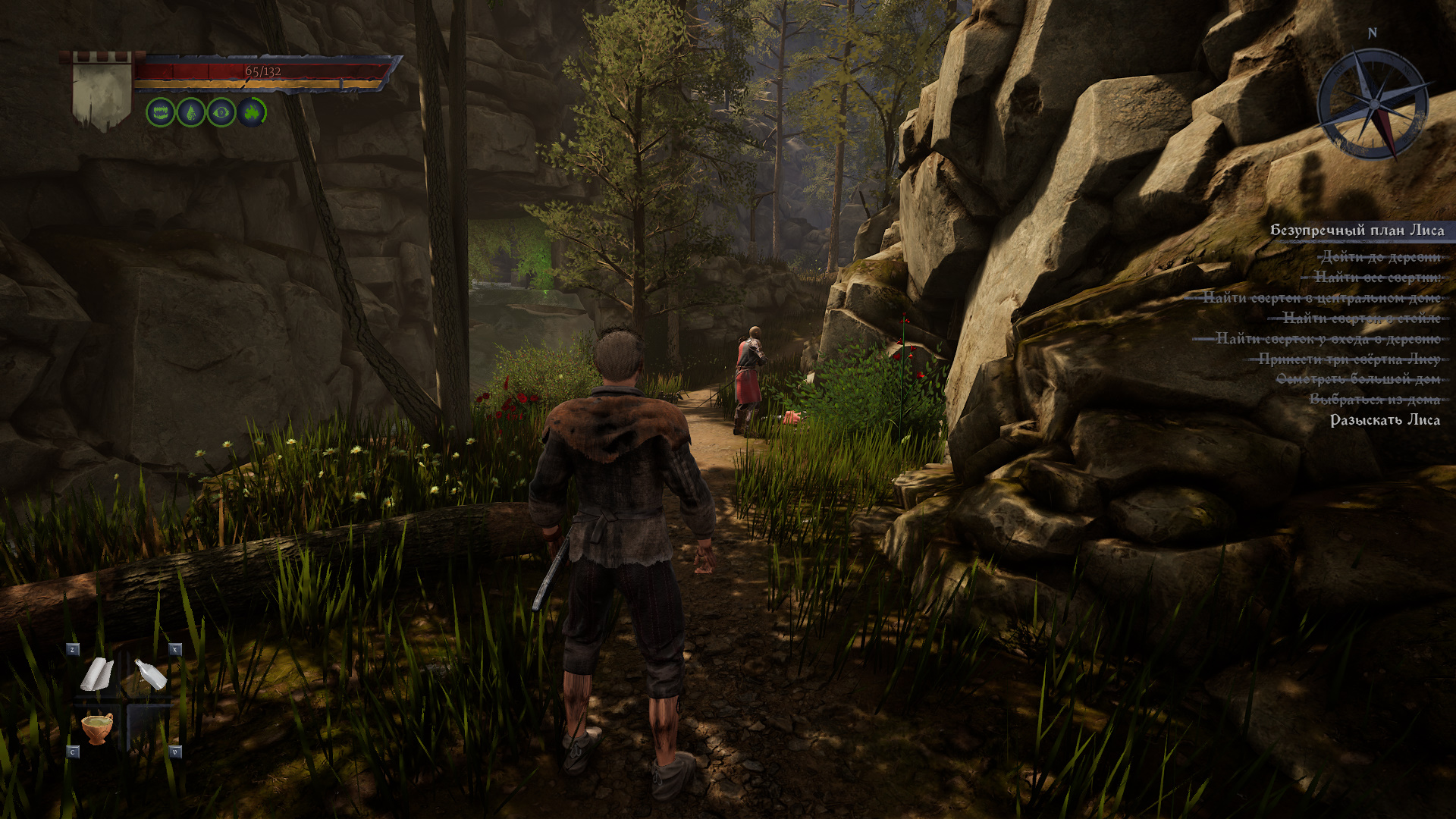
Task: Select the bandage roll quick slot
Action: pyautogui.click(x=98, y=674)
